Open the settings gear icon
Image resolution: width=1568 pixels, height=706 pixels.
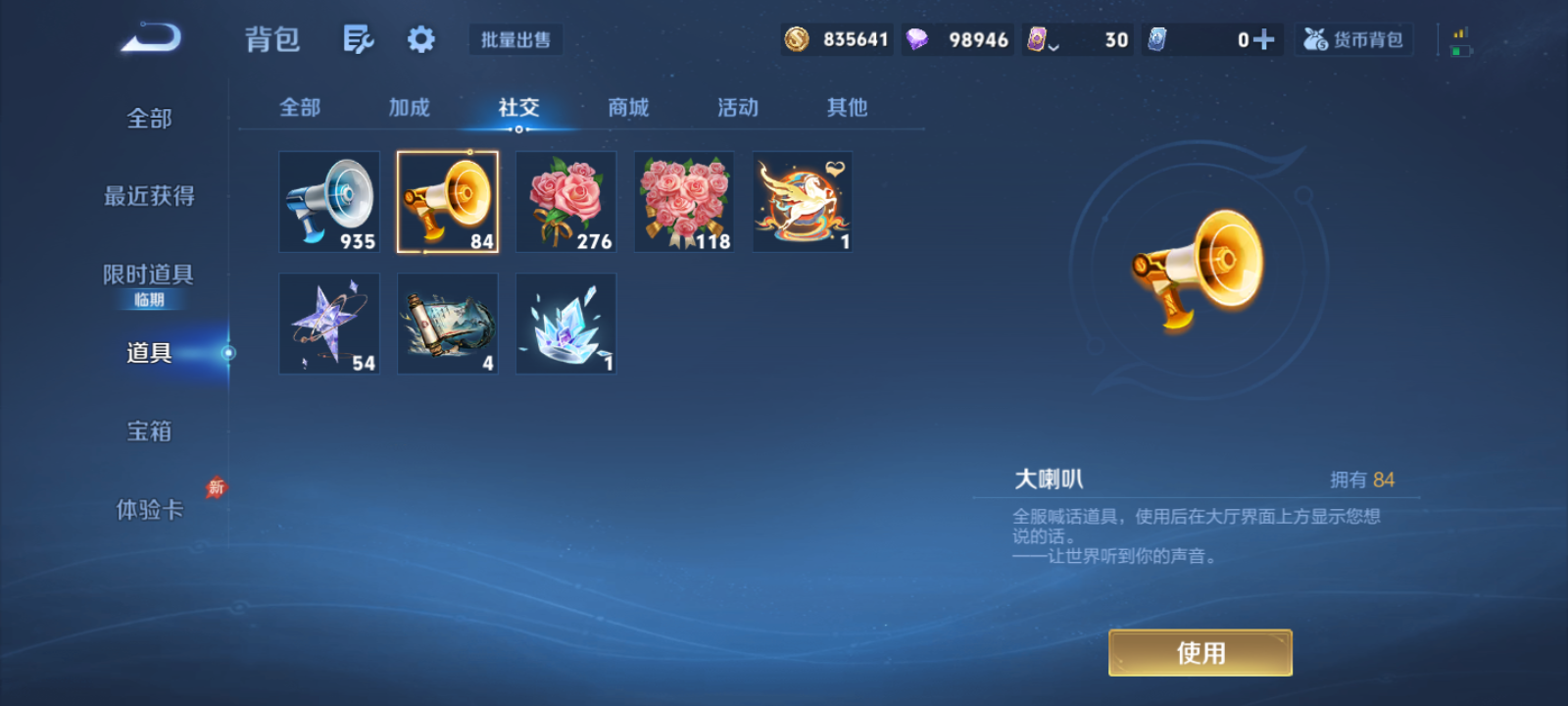point(420,38)
